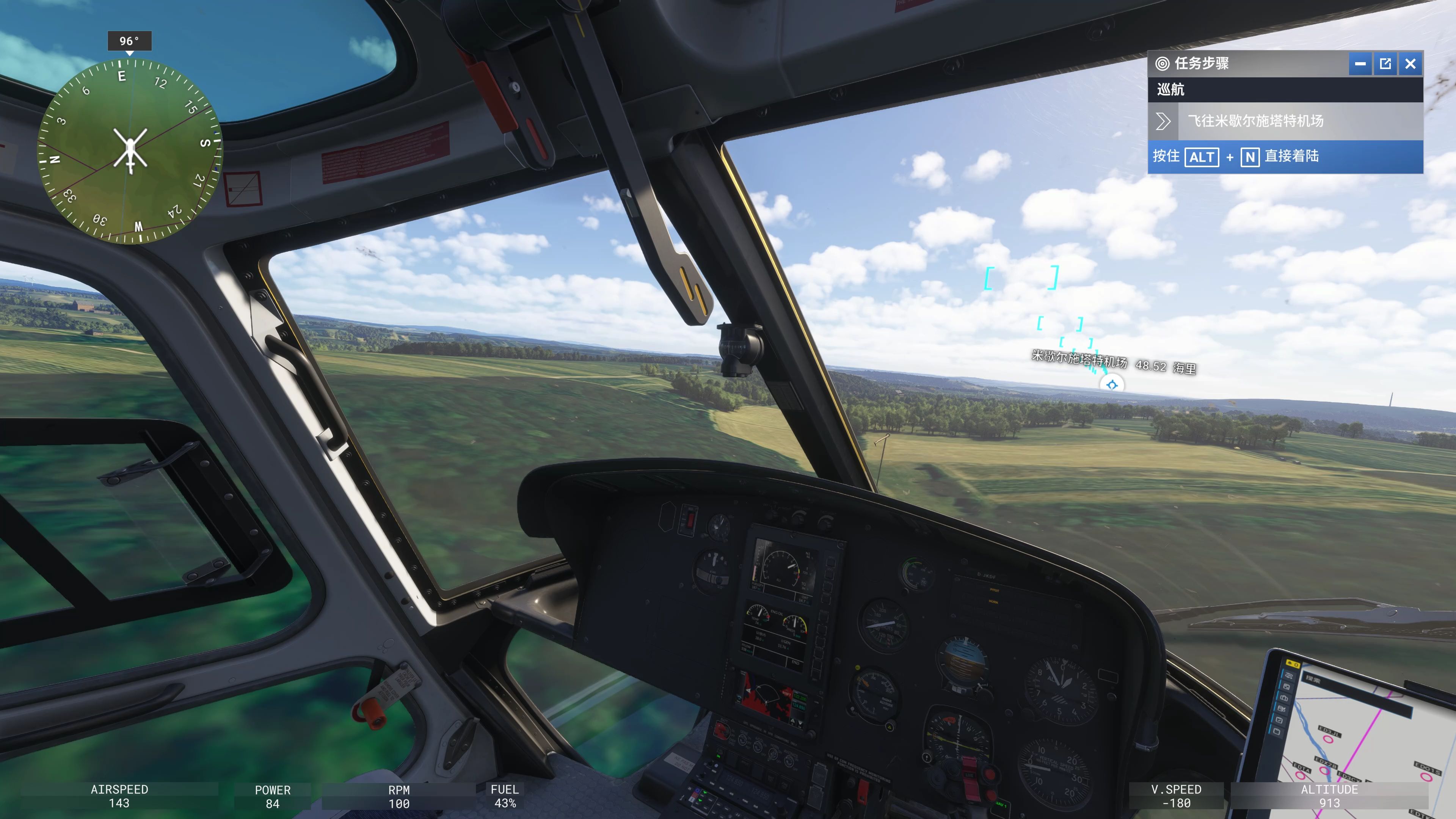Click the Michelstadt airfield waypoint marker
Image resolution: width=1456 pixels, height=819 pixels.
pyautogui.click(x=1112, y=385)
